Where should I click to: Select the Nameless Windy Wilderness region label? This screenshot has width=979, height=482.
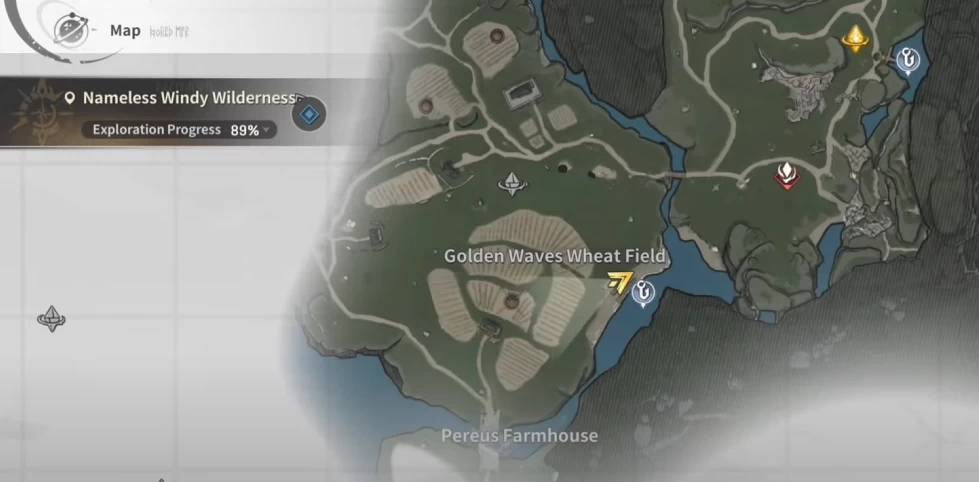pos(190,98)
